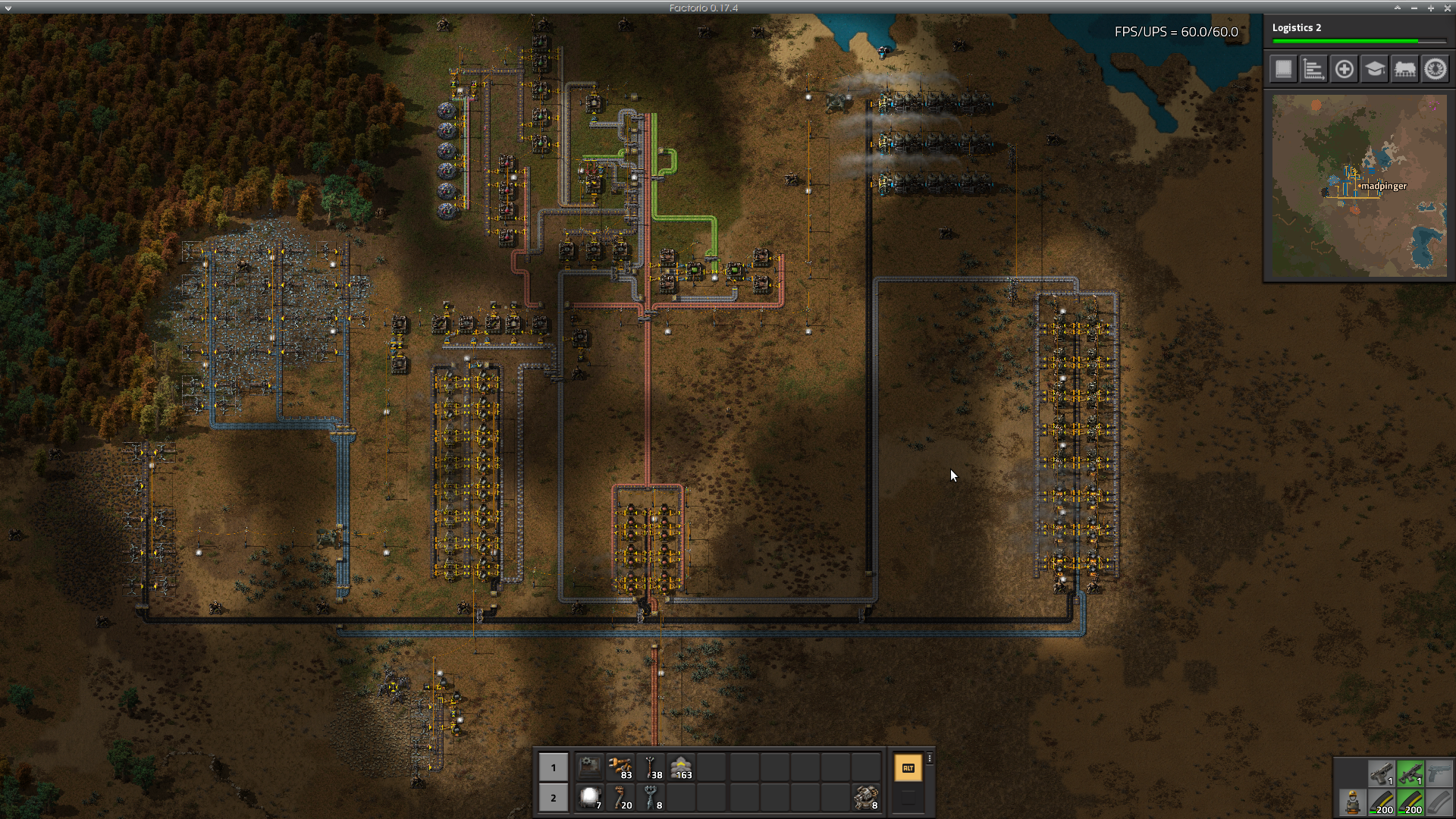Choose the electric pole stack of 38
Viewport: 1456px width, 819px height.
[651, 767]
